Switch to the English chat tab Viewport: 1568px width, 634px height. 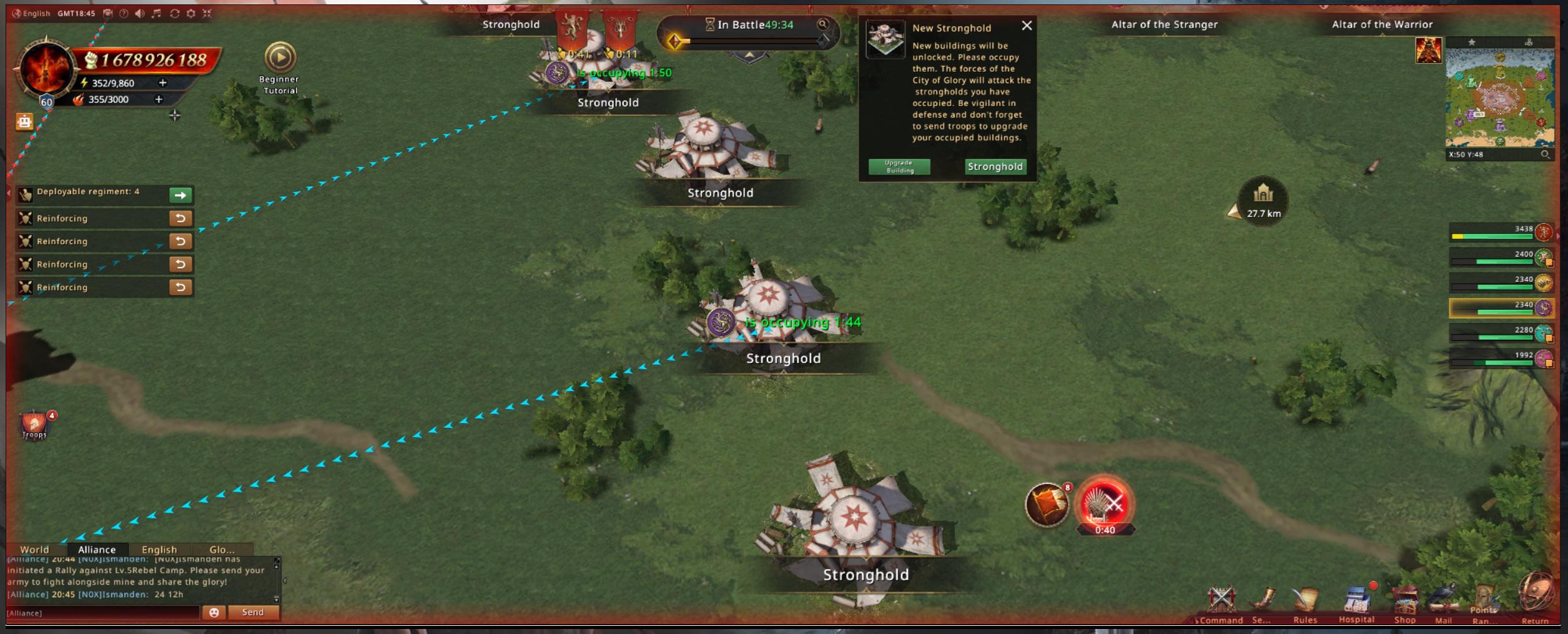click(159, 550)
